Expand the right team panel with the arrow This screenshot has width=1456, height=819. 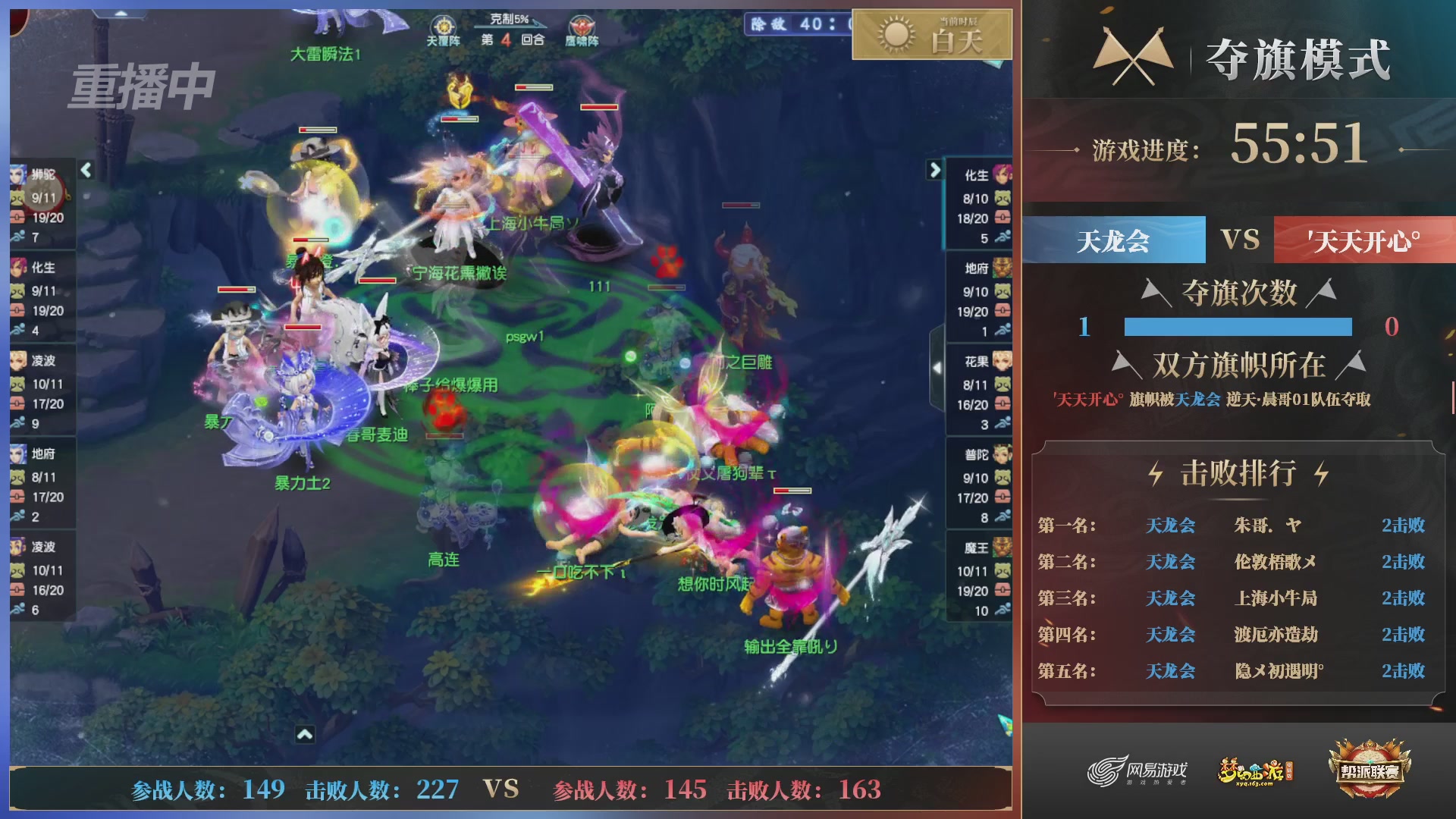pos(934,169)
